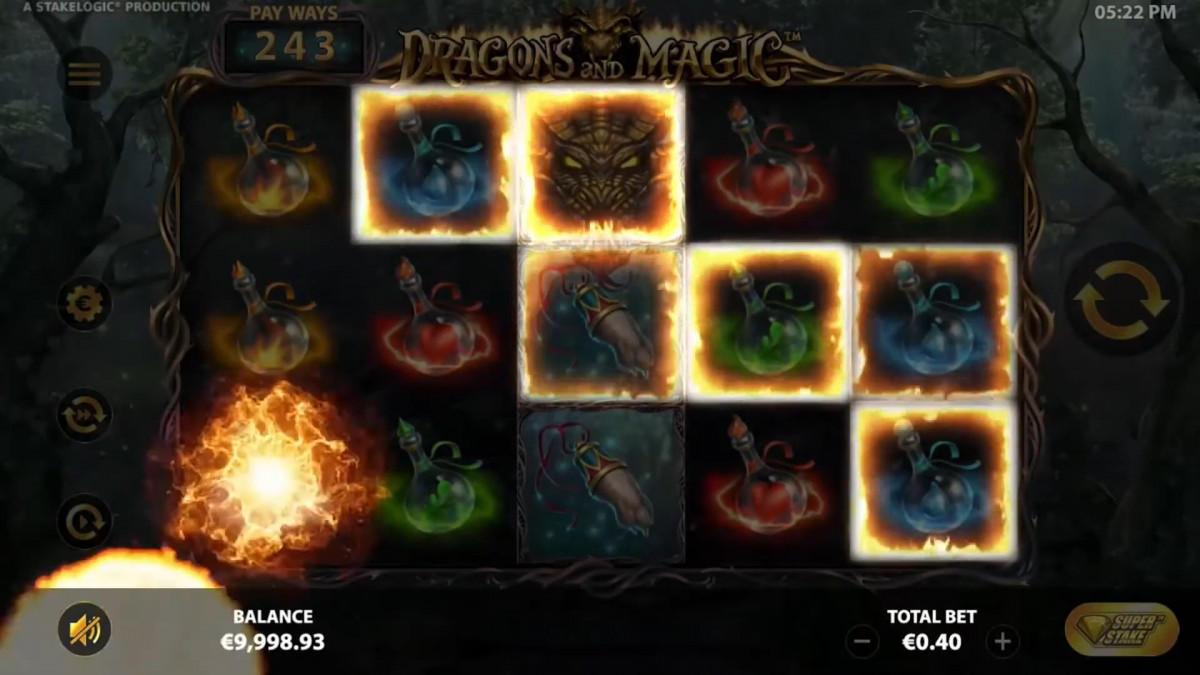This screenshot has height=675, width=1200.
Task: Open the euro coin bet settings
Action: coord(84,303)
